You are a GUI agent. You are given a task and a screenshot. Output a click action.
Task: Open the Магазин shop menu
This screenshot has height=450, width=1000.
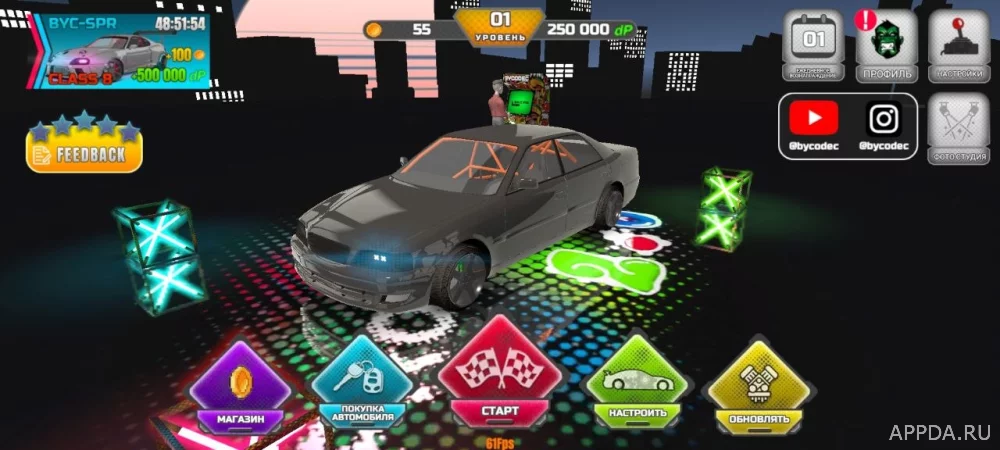coord(240,387)
